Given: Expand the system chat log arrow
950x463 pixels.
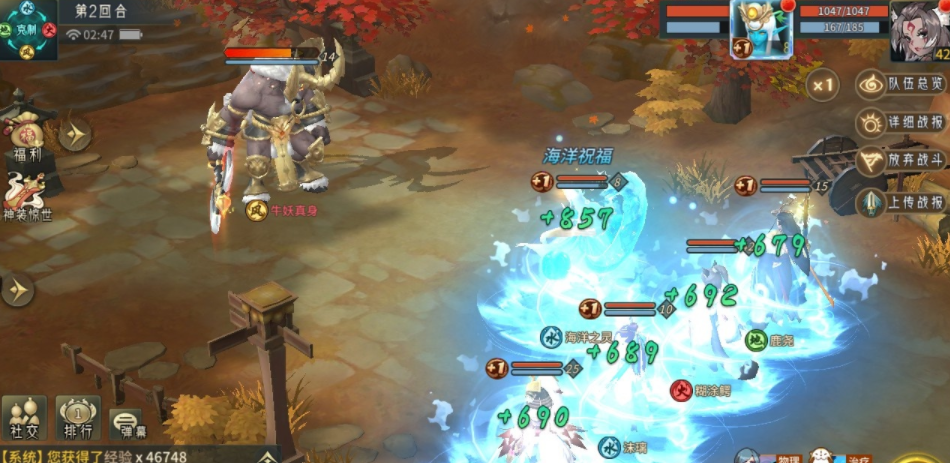Looking at the screenshot, I should (x=266, y=457).
